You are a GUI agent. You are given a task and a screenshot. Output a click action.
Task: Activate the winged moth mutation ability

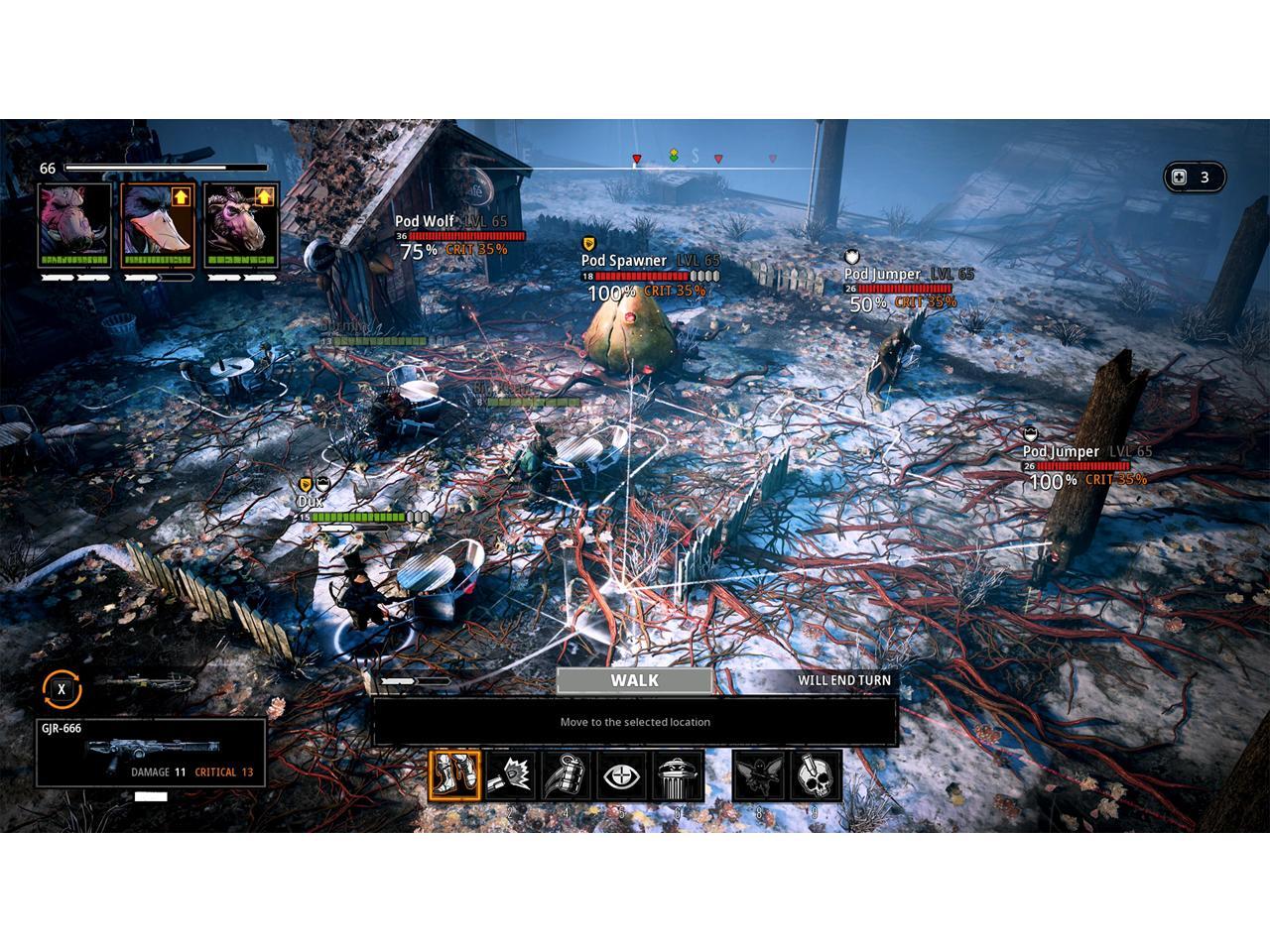(759, 775)
